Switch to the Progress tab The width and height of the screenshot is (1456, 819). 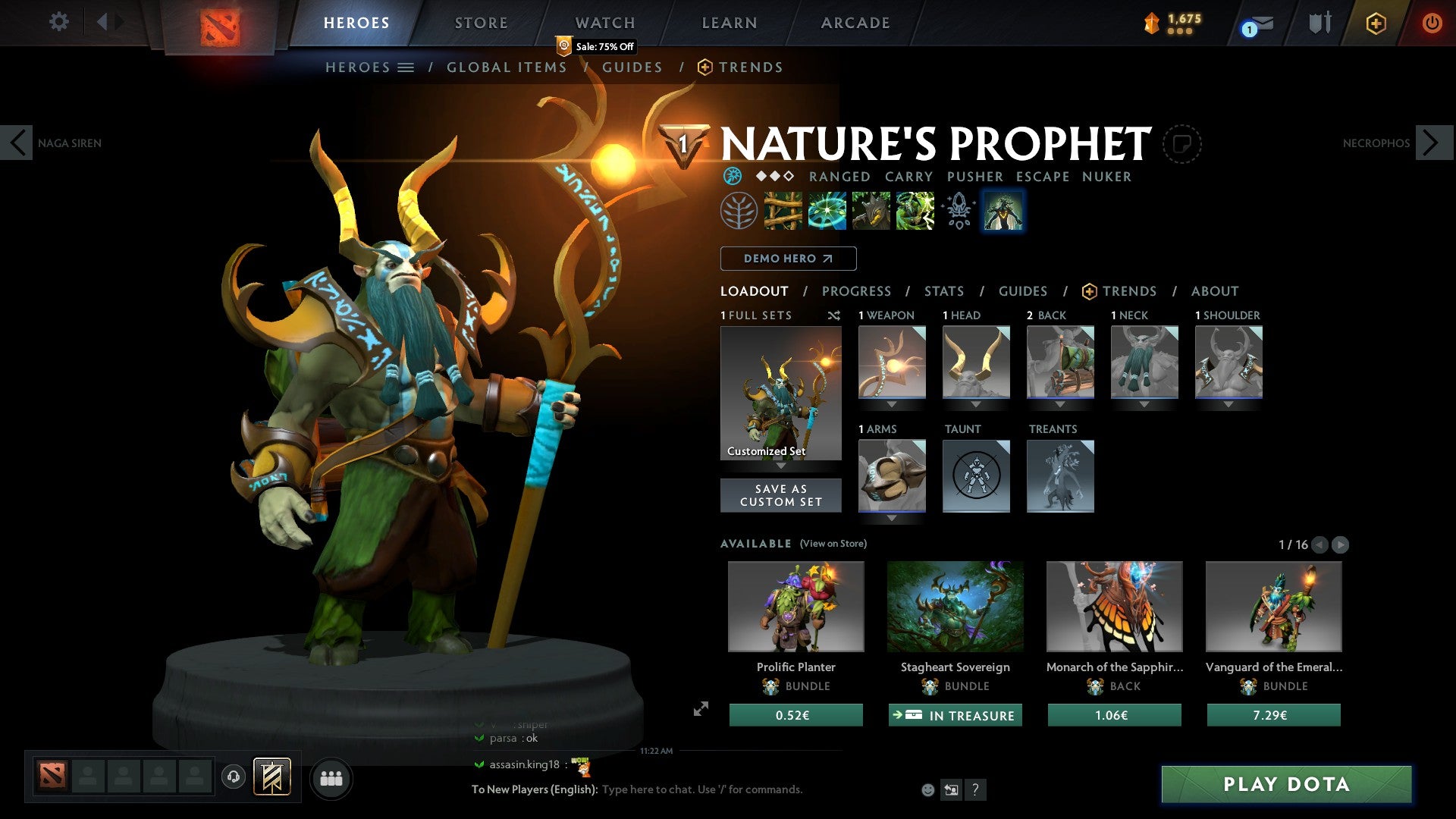click(856, 291)
